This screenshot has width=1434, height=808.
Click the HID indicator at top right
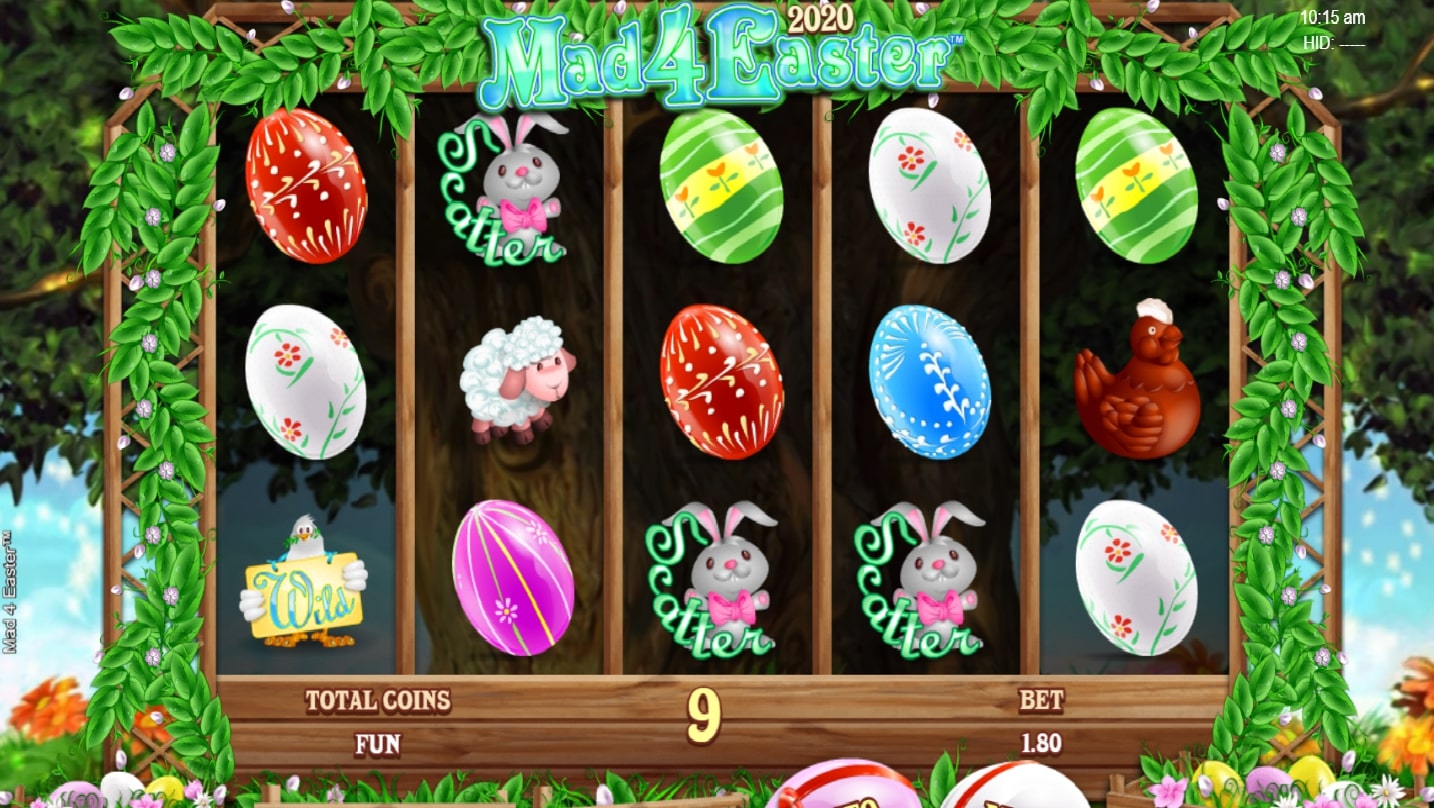[1320, 42]
